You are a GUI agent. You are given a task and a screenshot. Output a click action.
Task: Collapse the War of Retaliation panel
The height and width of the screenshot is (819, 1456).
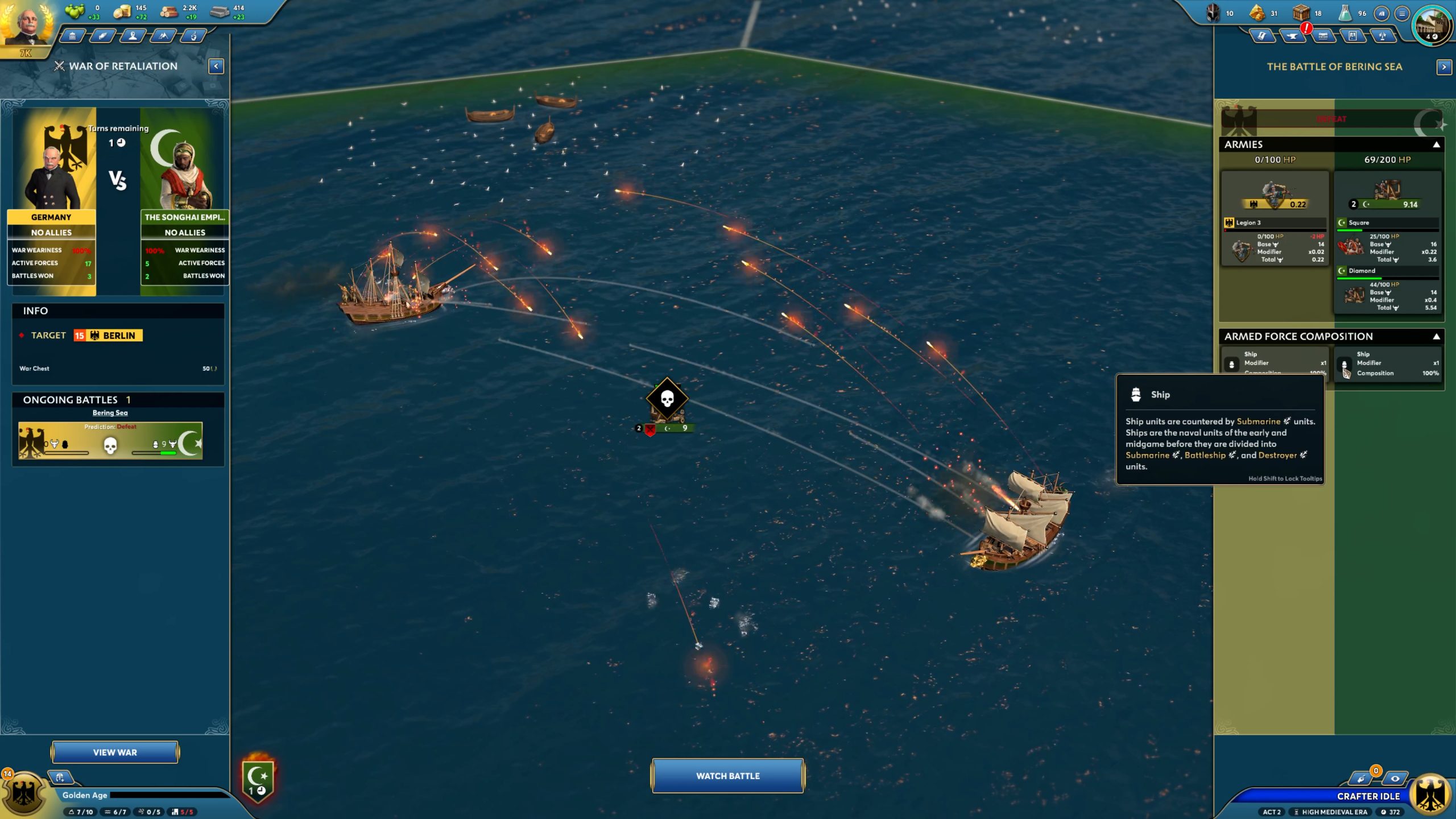(x=216, y=67)
